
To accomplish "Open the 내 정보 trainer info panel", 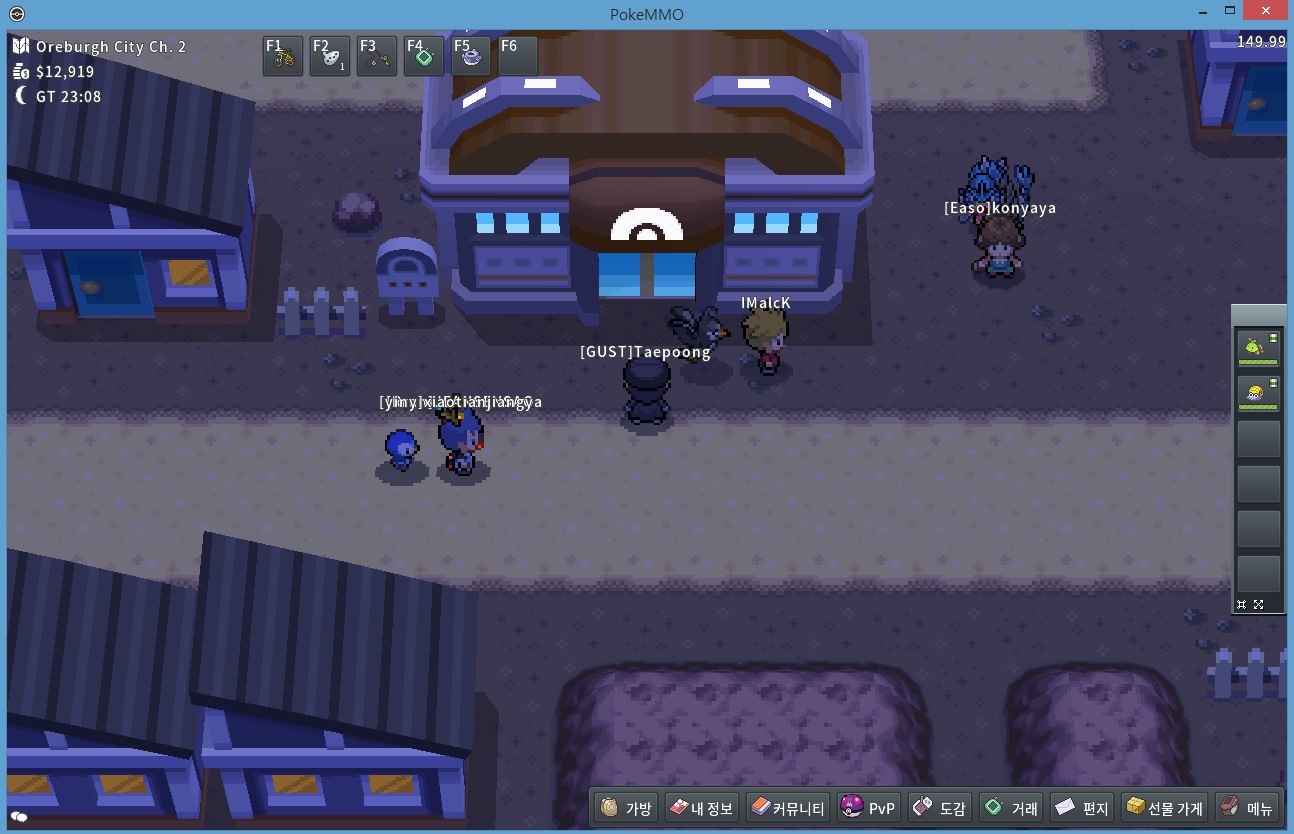I will [701, 808].
